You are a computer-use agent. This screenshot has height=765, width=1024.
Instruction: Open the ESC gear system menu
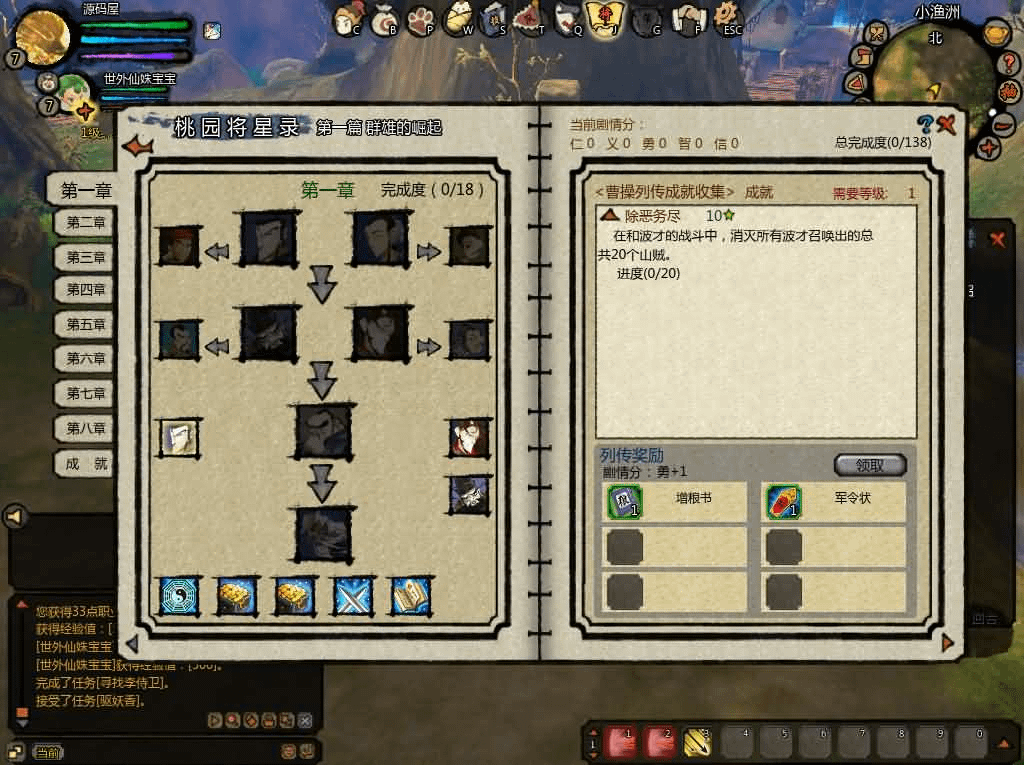point(730,17)
